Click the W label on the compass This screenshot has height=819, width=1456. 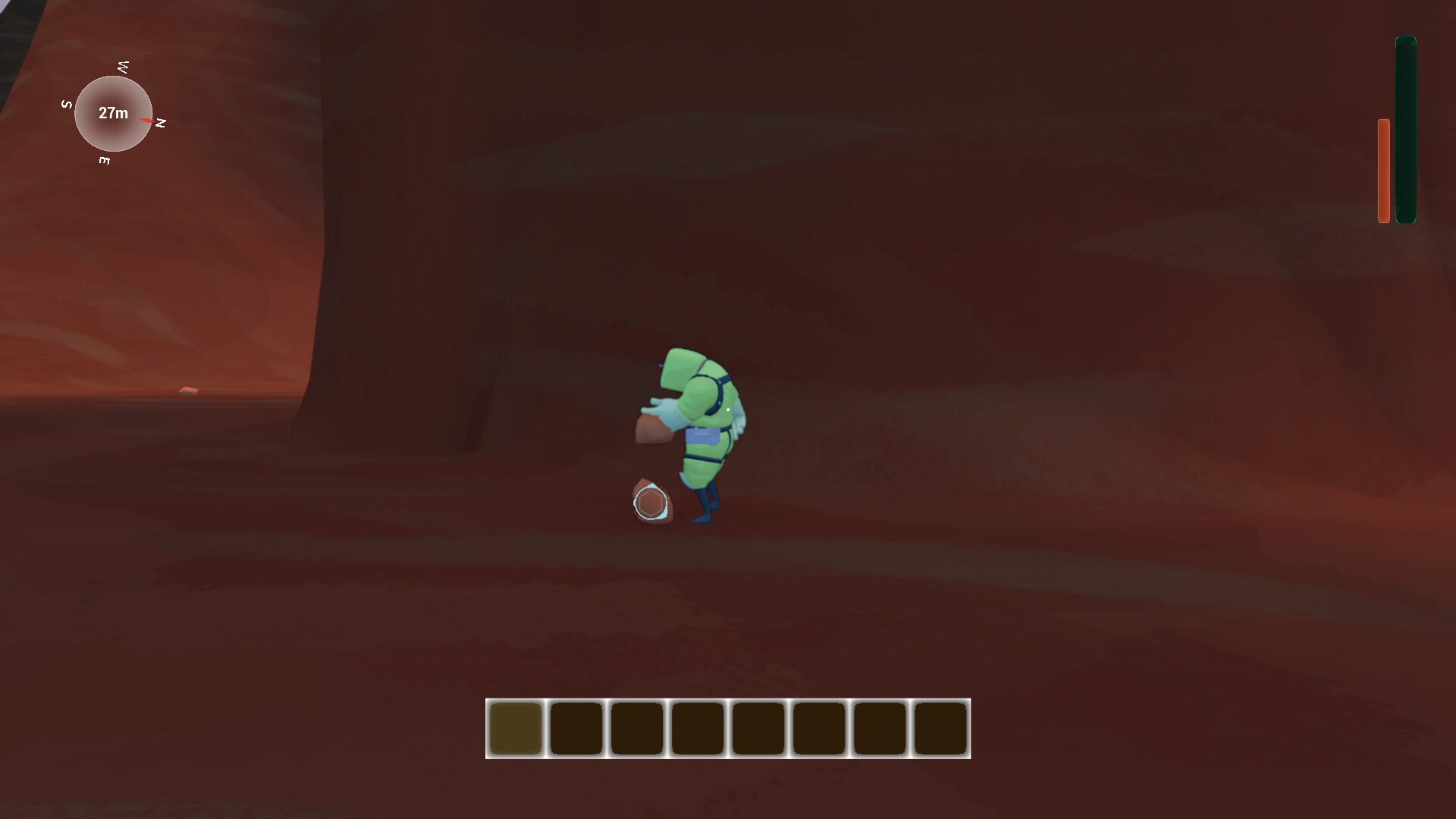122,68
